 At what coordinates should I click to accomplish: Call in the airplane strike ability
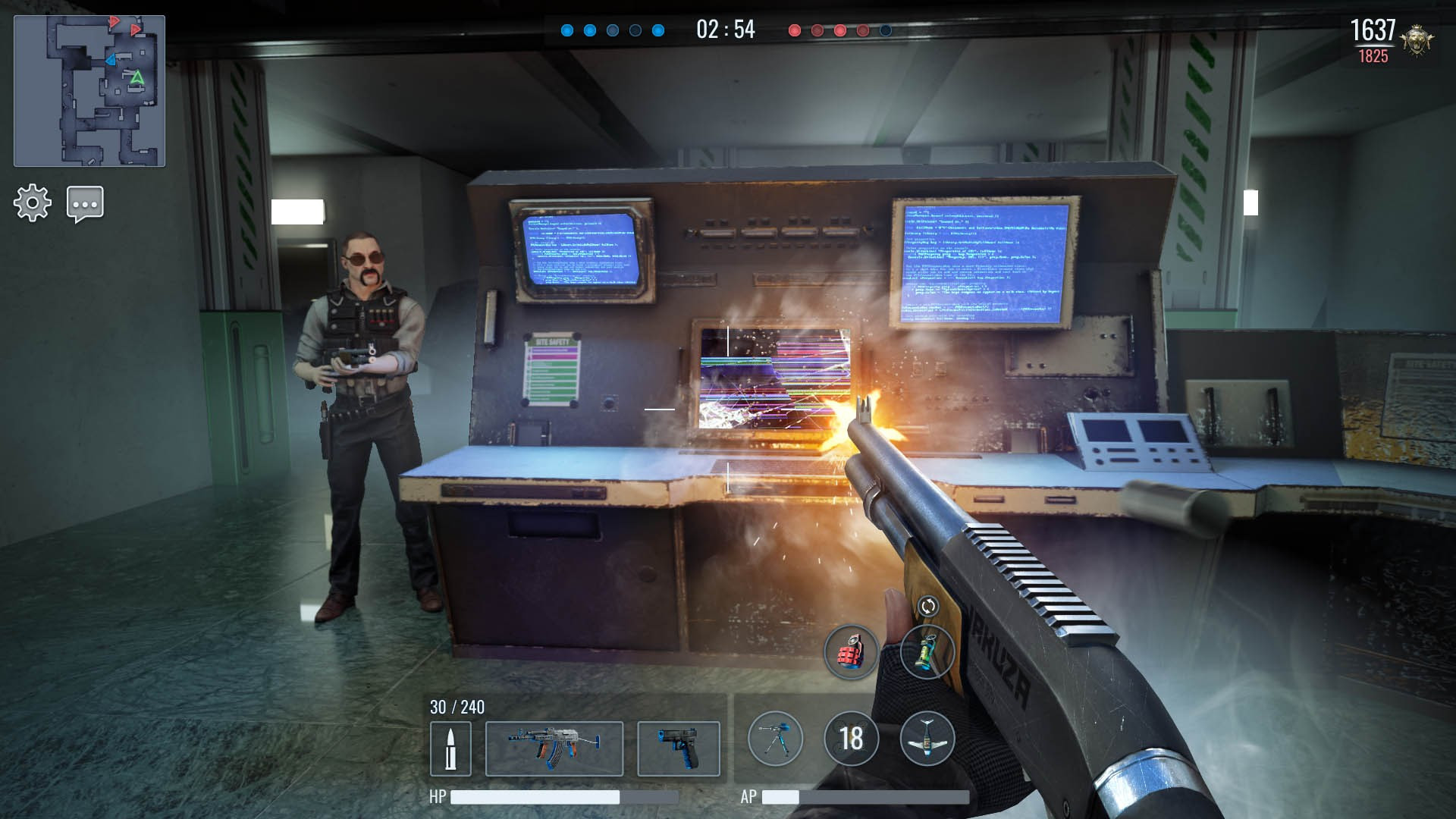pyautogui.click(x=927, y=739)
